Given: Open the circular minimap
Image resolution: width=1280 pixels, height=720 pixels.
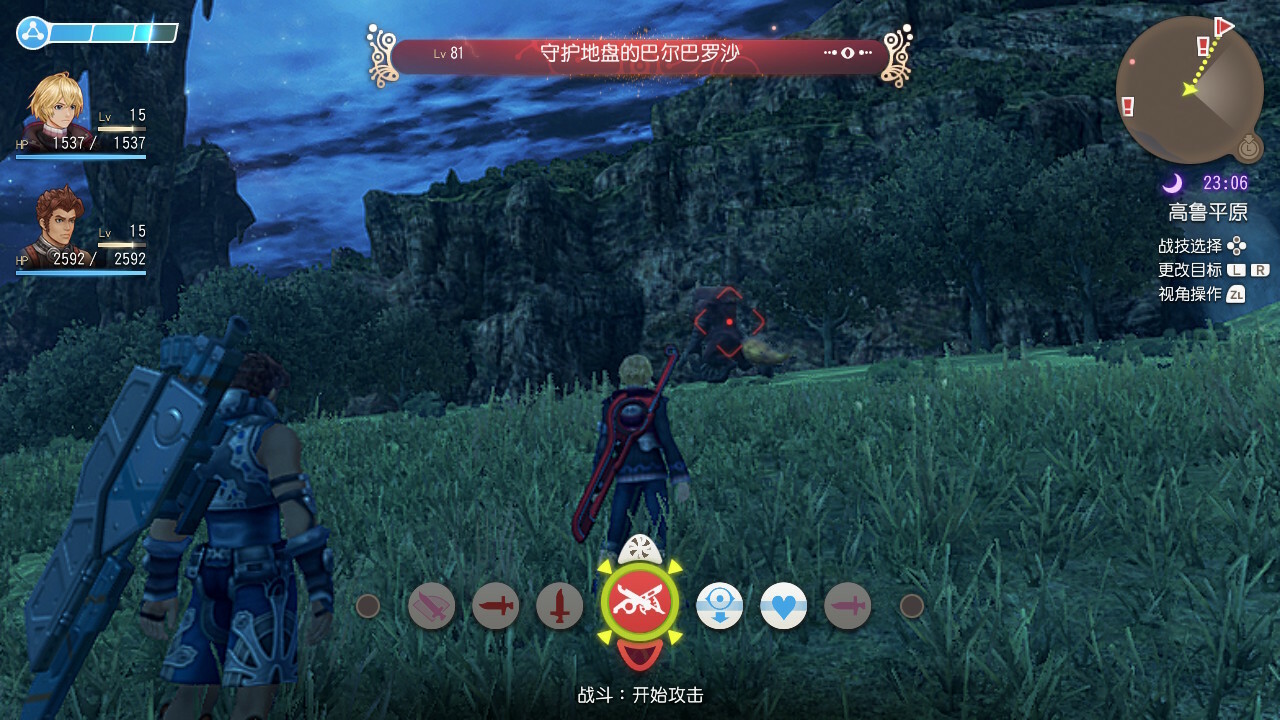Looking at the screenshot, I should click(x=1189, y=90).
